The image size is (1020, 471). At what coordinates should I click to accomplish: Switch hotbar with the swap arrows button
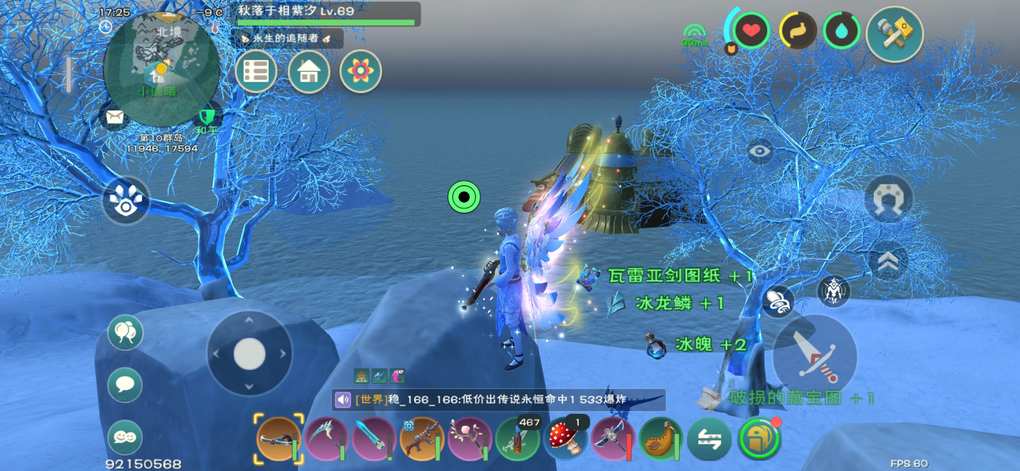[709, 438]
